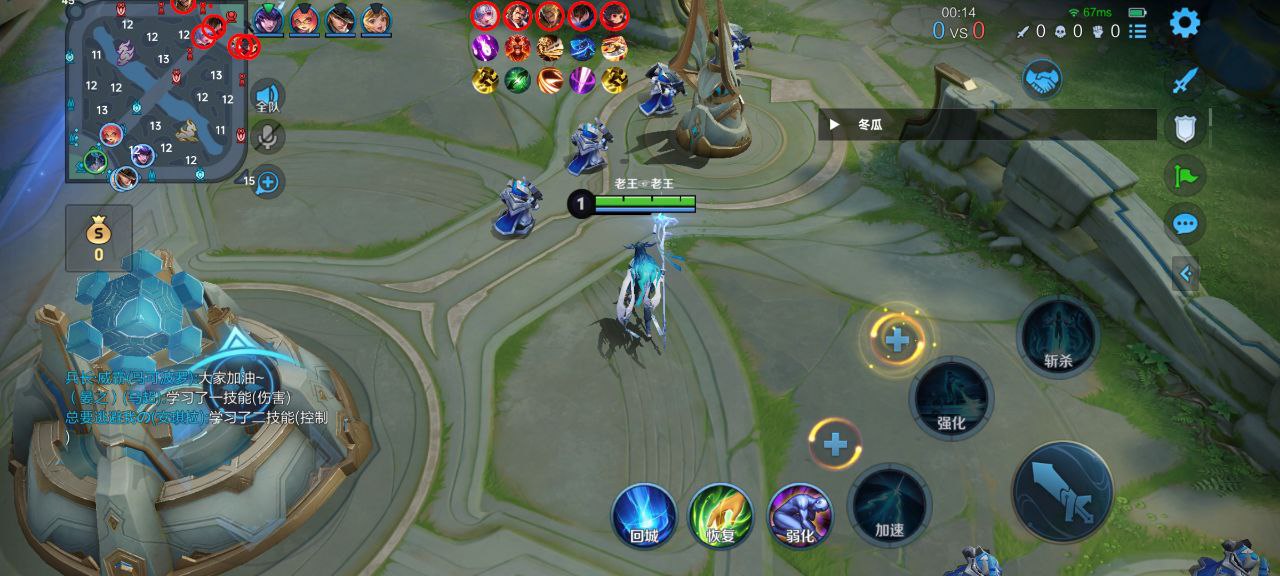Use the 斩杀 ultimate skill
Viewport: 1280px width, 576px height.
(x=1058, y=337)
